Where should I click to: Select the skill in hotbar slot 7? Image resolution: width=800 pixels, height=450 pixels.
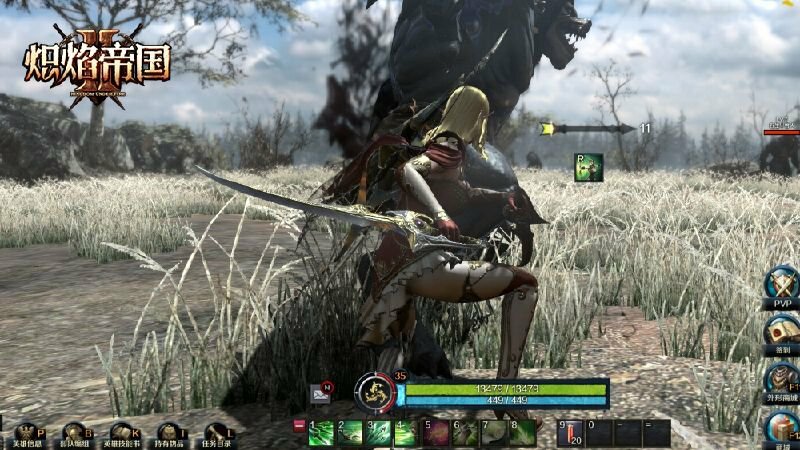point(494,432)
